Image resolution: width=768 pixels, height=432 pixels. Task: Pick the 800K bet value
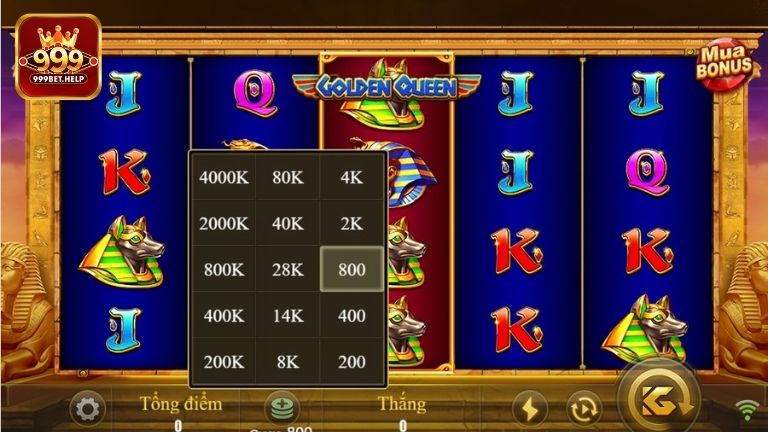222,269
